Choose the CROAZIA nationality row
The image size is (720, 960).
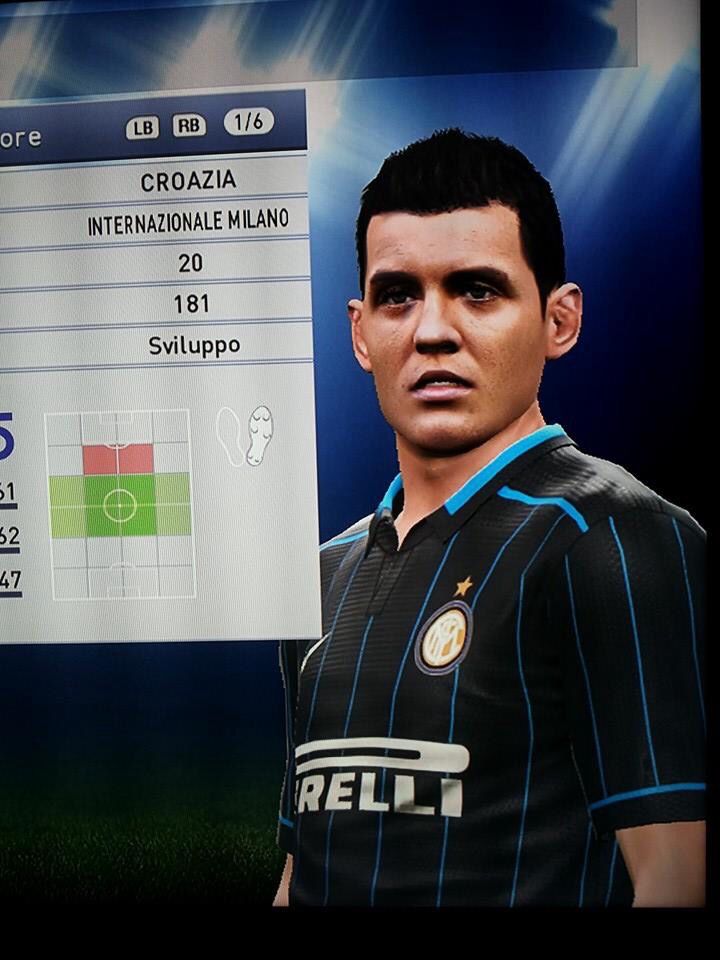188,181
